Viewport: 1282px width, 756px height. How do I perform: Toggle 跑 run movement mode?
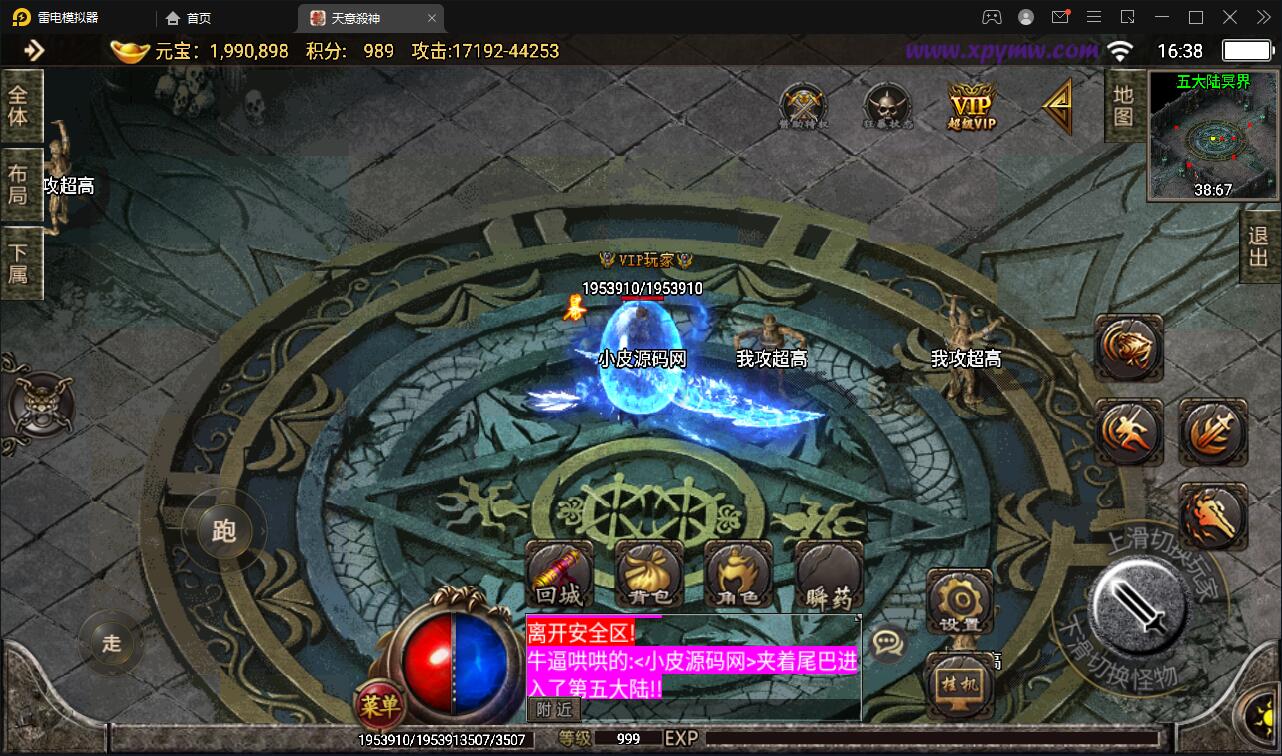(222, 532)
